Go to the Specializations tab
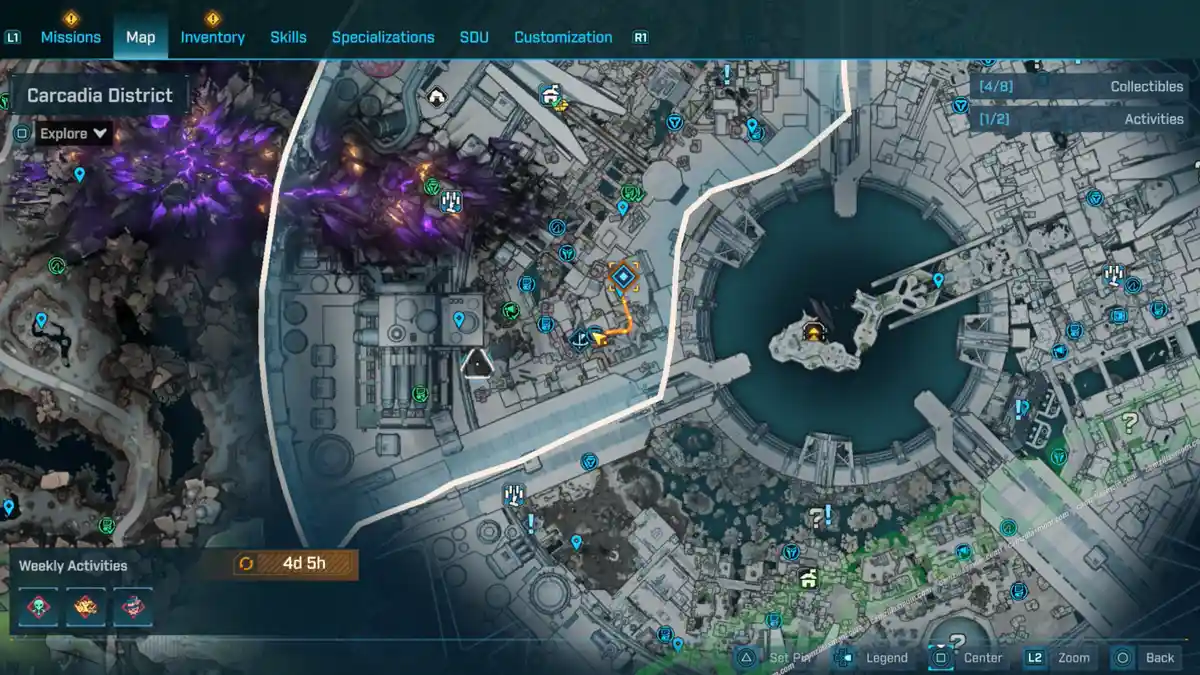The width and height of the screenshot is (1200, 675). (383, 37)
